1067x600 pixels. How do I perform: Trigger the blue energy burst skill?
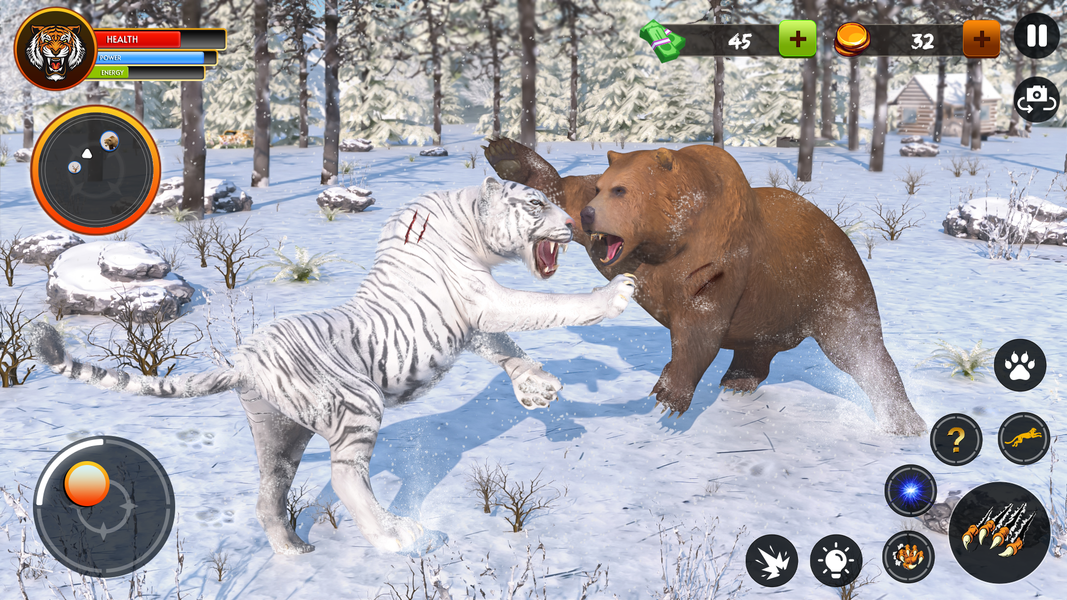pos(910,491)
